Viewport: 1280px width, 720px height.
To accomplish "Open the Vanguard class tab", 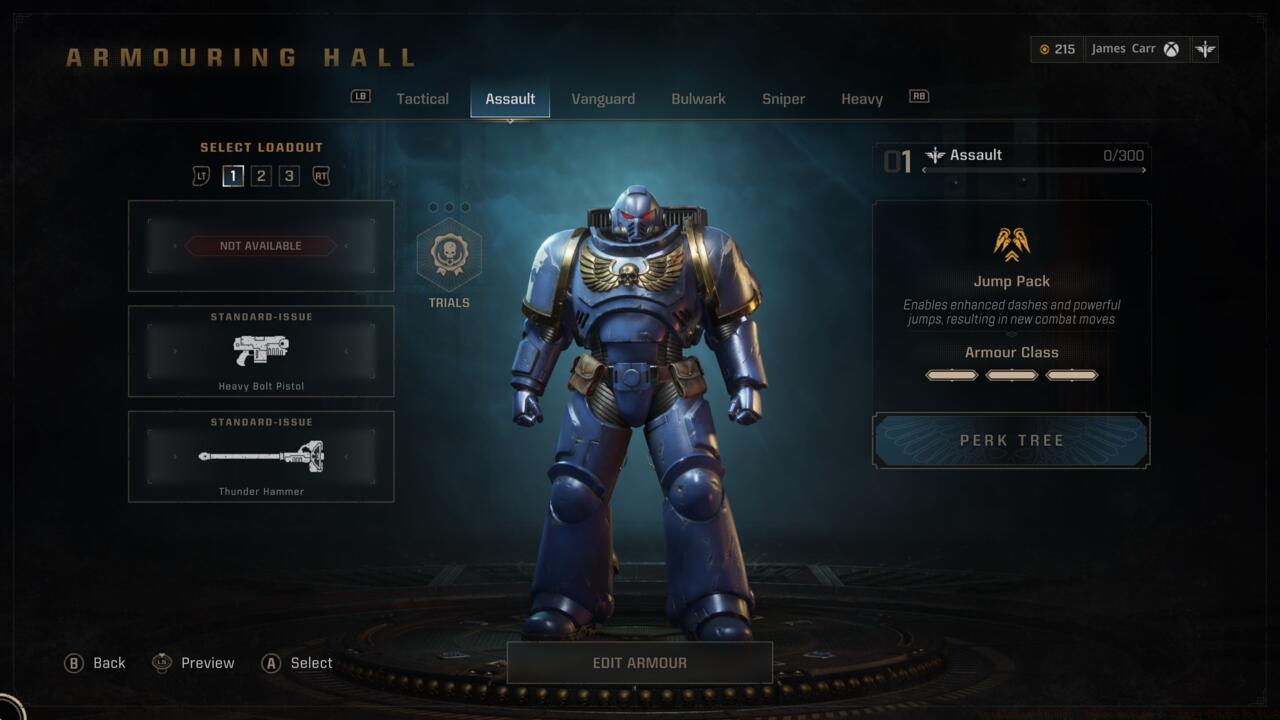I will click(603, 99).
